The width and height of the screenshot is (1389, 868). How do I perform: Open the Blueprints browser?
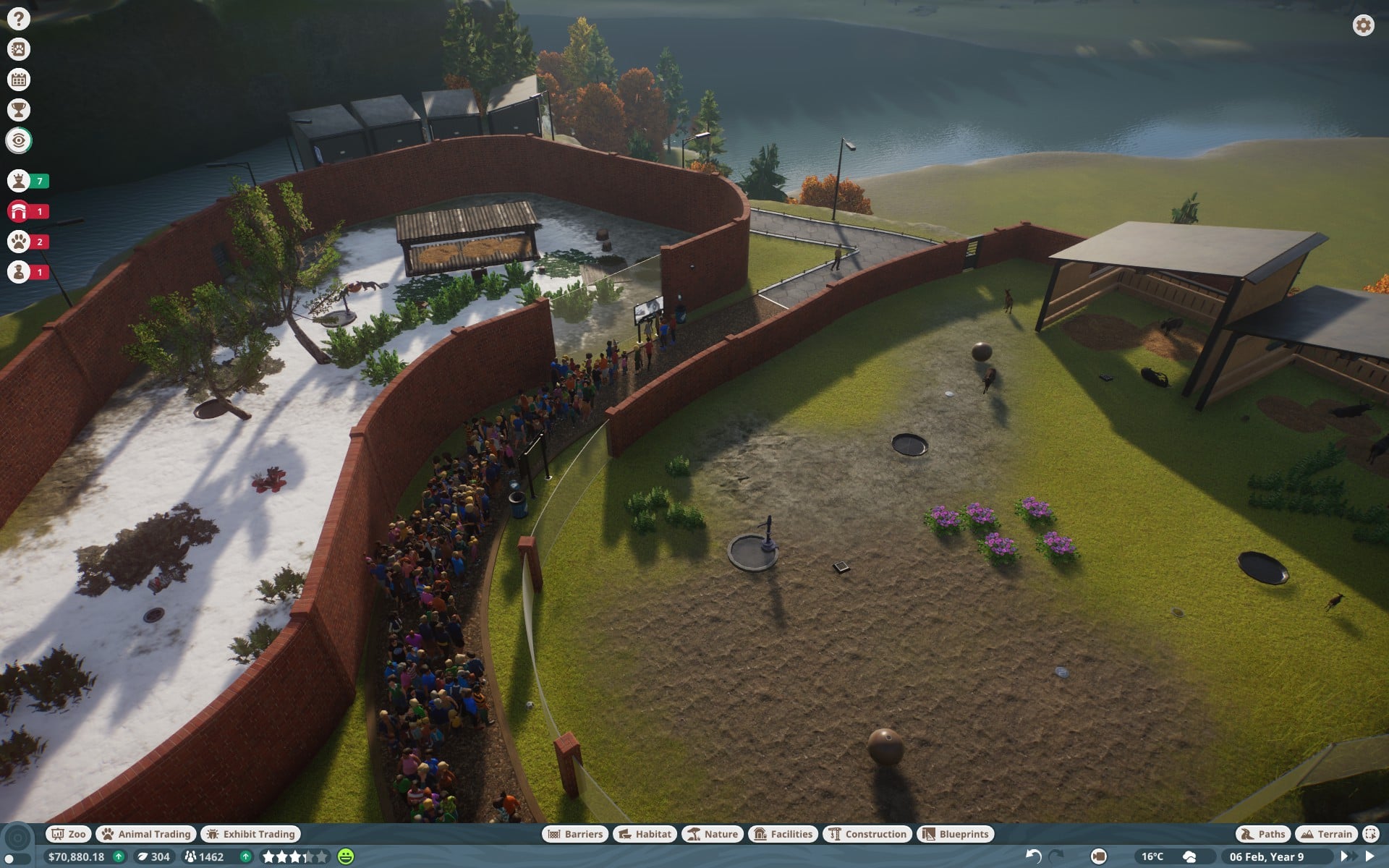tap(956, 834)
